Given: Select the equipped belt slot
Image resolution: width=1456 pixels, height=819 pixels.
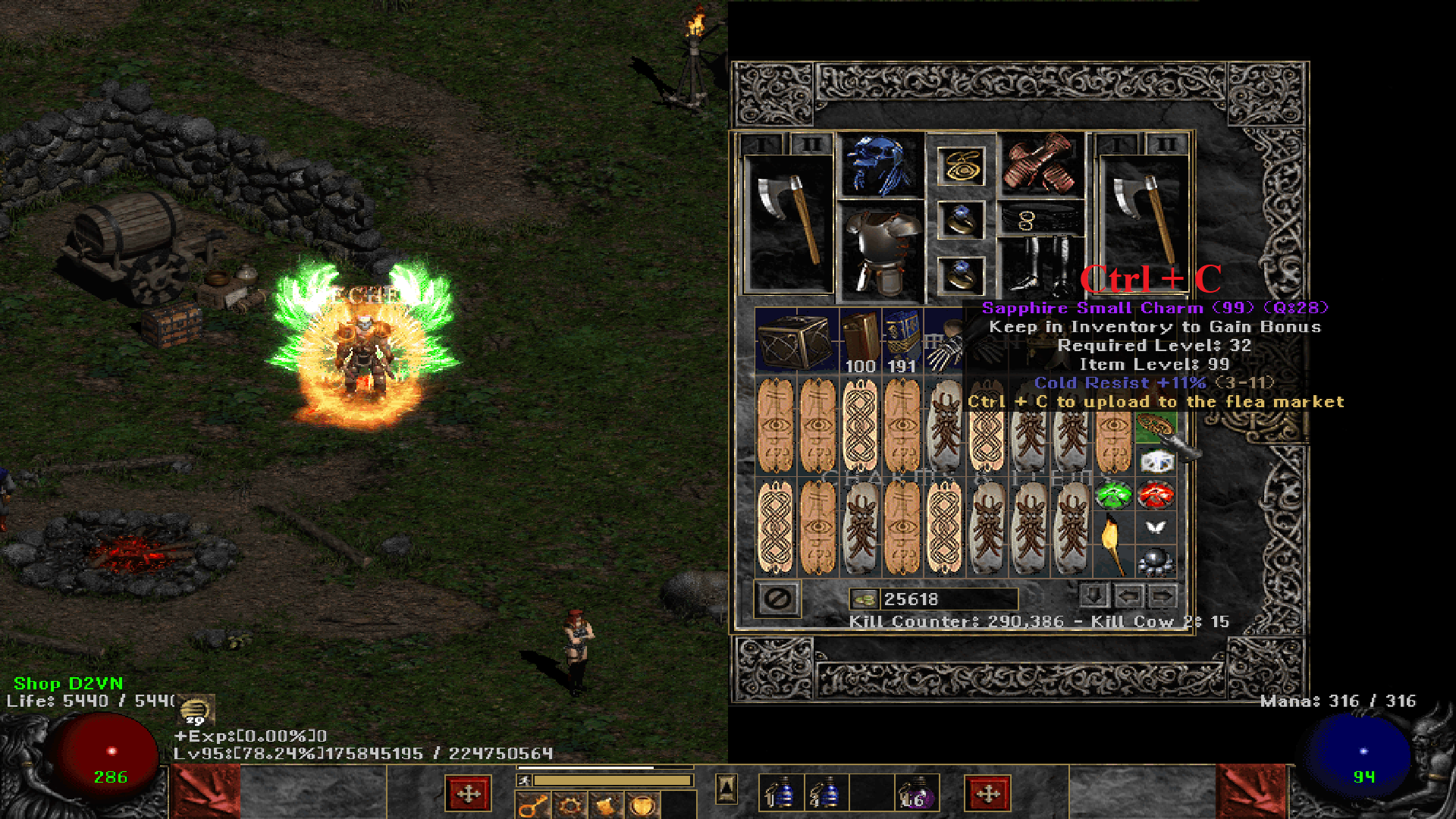Looking at the screenshot, I should coord(1040,220).
